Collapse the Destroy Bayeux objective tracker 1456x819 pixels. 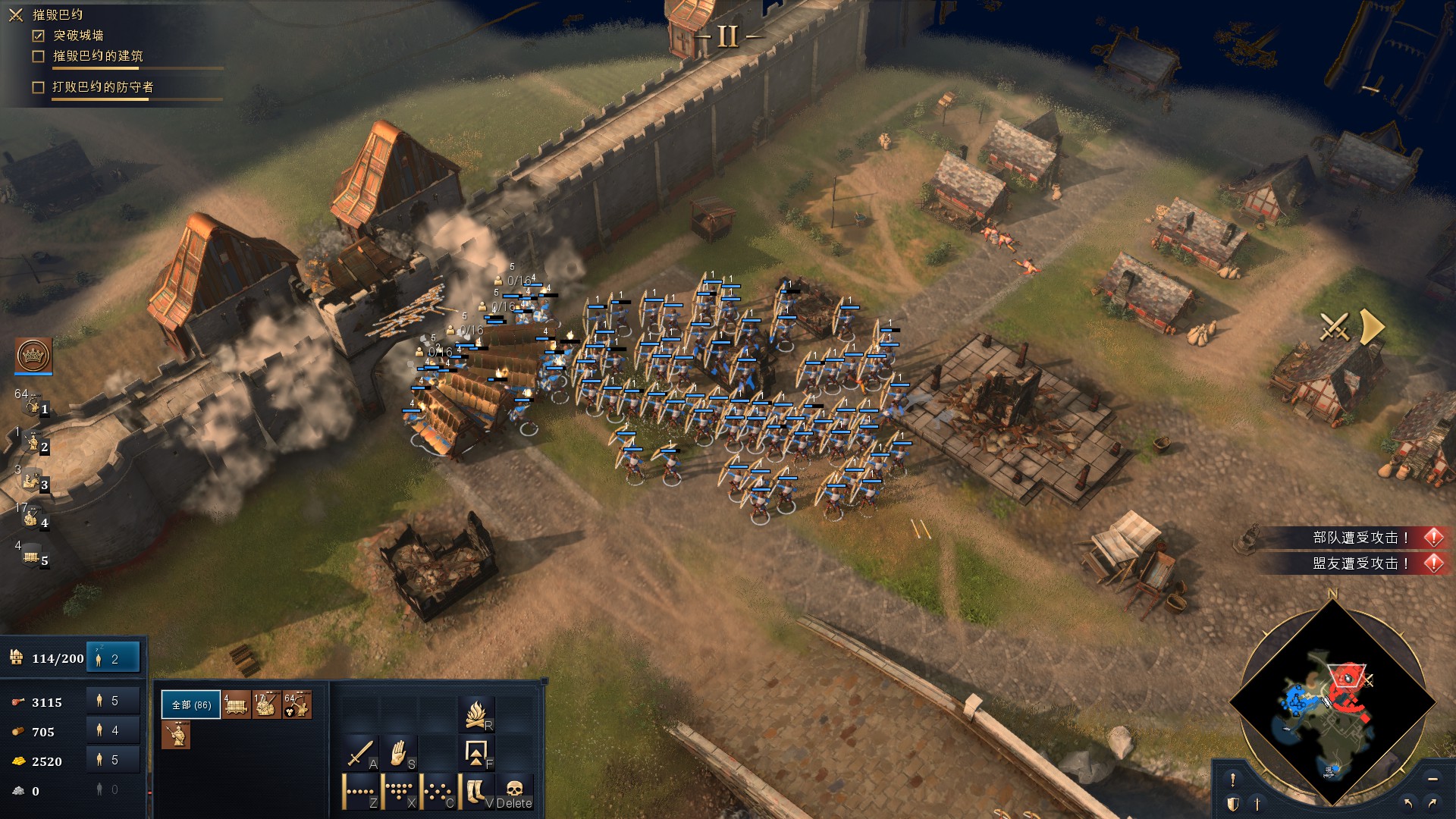pyautogui.click(x=16, y=15)
